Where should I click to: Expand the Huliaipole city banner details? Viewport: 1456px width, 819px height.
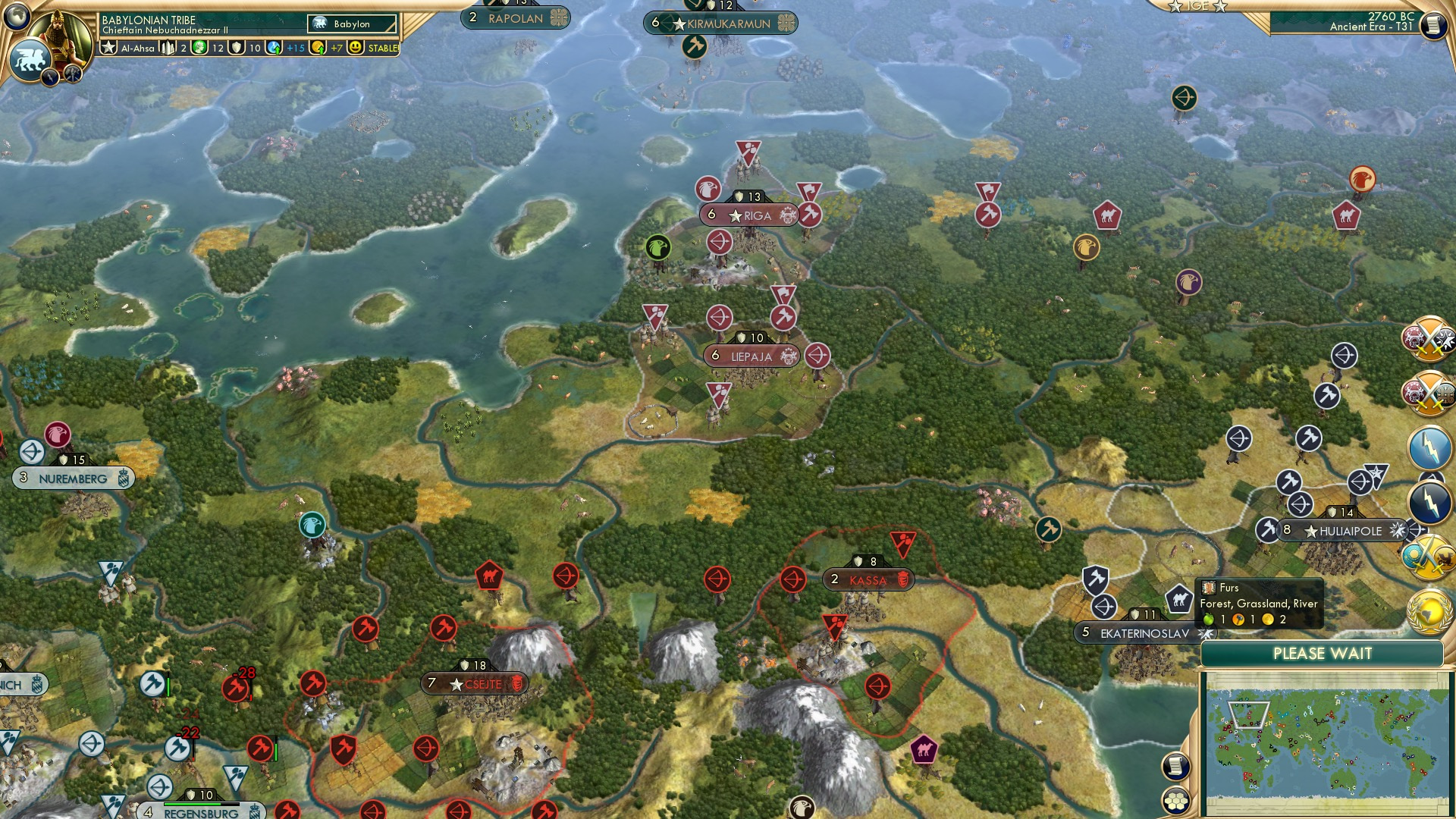[1342, 531]
